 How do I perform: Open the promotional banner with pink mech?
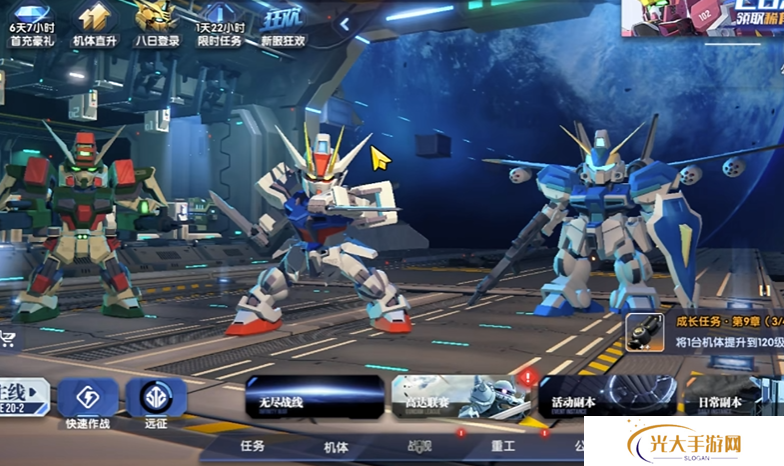click(x=701, y=19)
